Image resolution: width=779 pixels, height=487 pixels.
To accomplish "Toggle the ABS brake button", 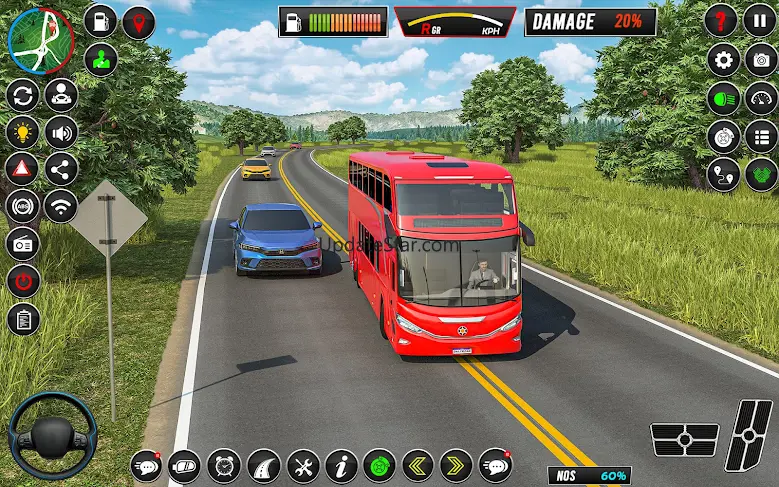I will point(22,206).
